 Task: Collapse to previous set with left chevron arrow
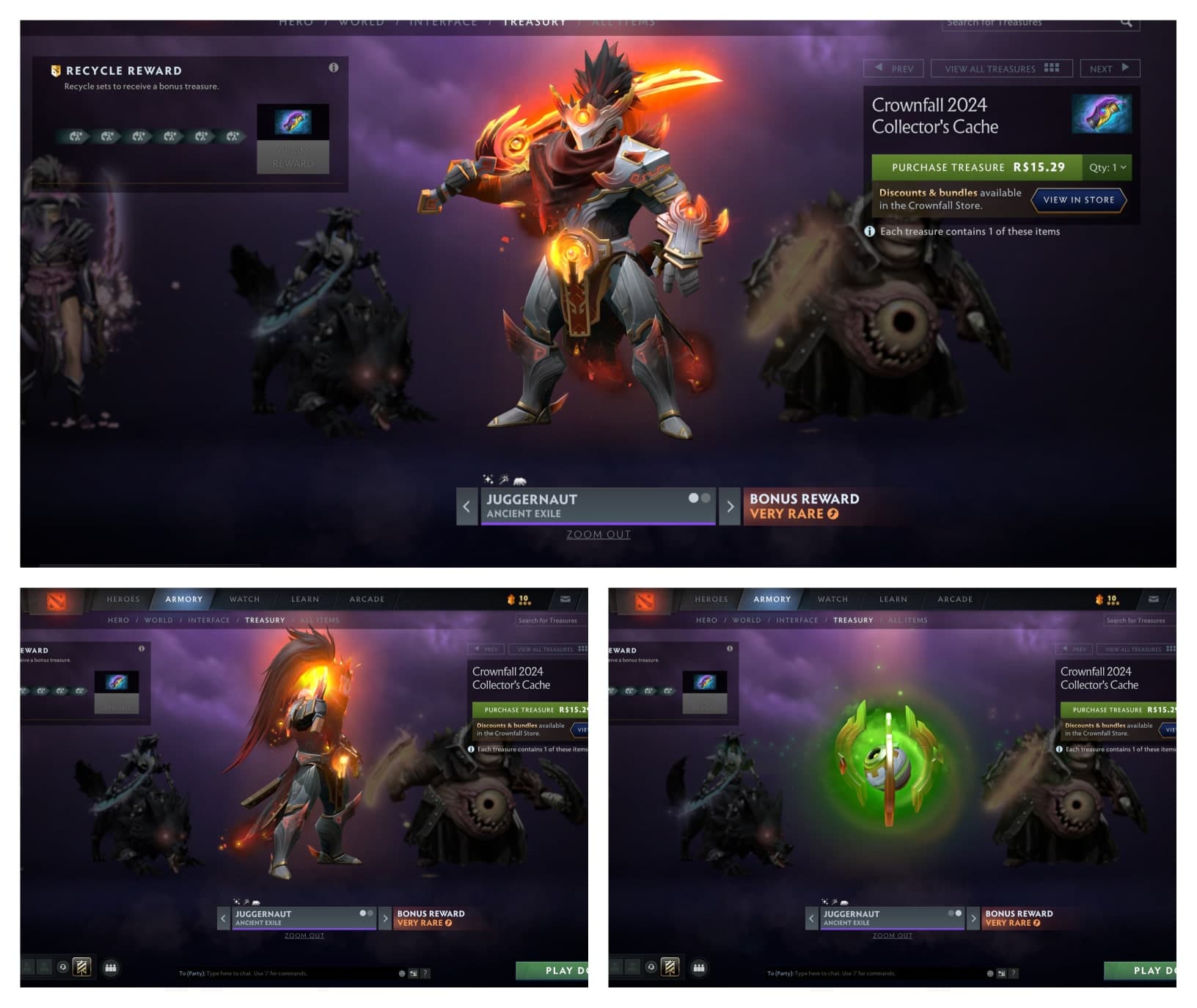point(466,506)
